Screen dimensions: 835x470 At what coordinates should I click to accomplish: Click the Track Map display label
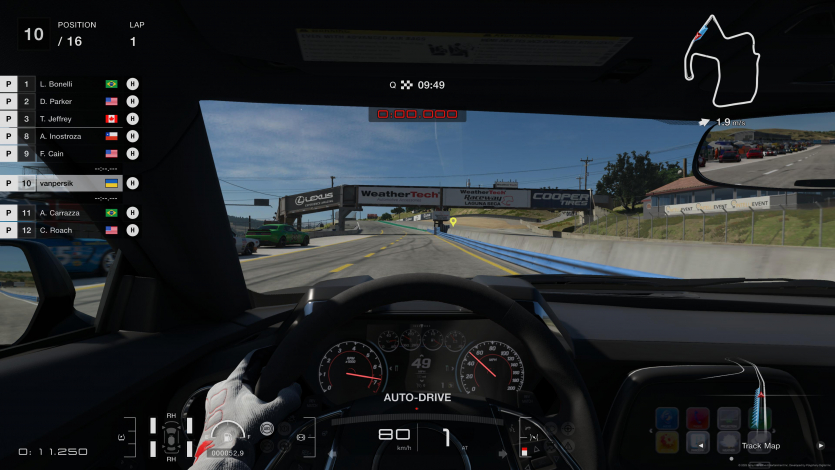(760, 446)
